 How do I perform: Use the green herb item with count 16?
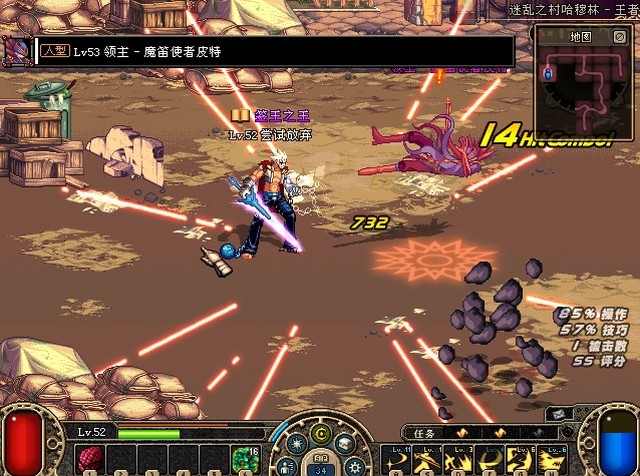point(245,460)
